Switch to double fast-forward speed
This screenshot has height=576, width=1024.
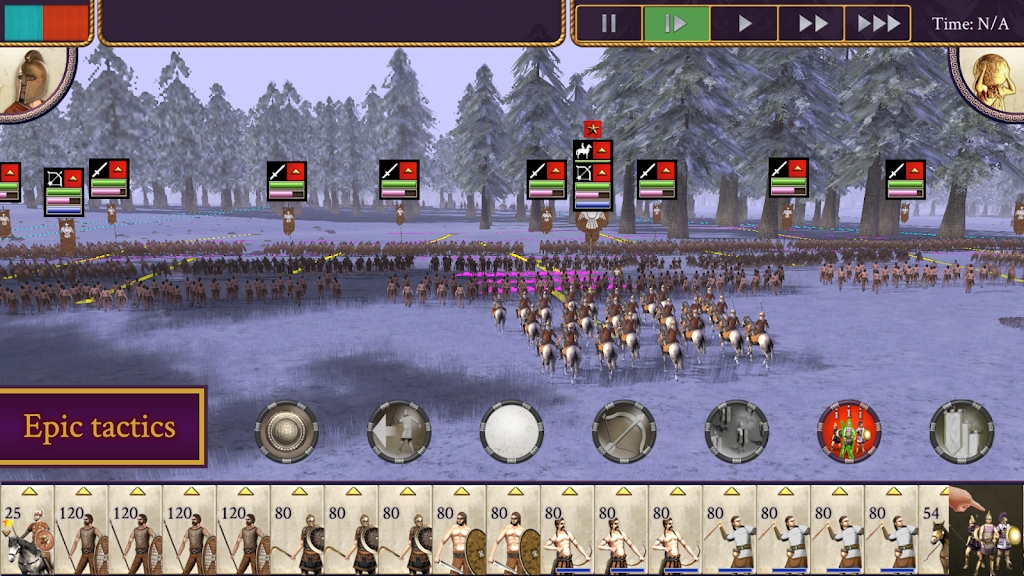[811, 24]
